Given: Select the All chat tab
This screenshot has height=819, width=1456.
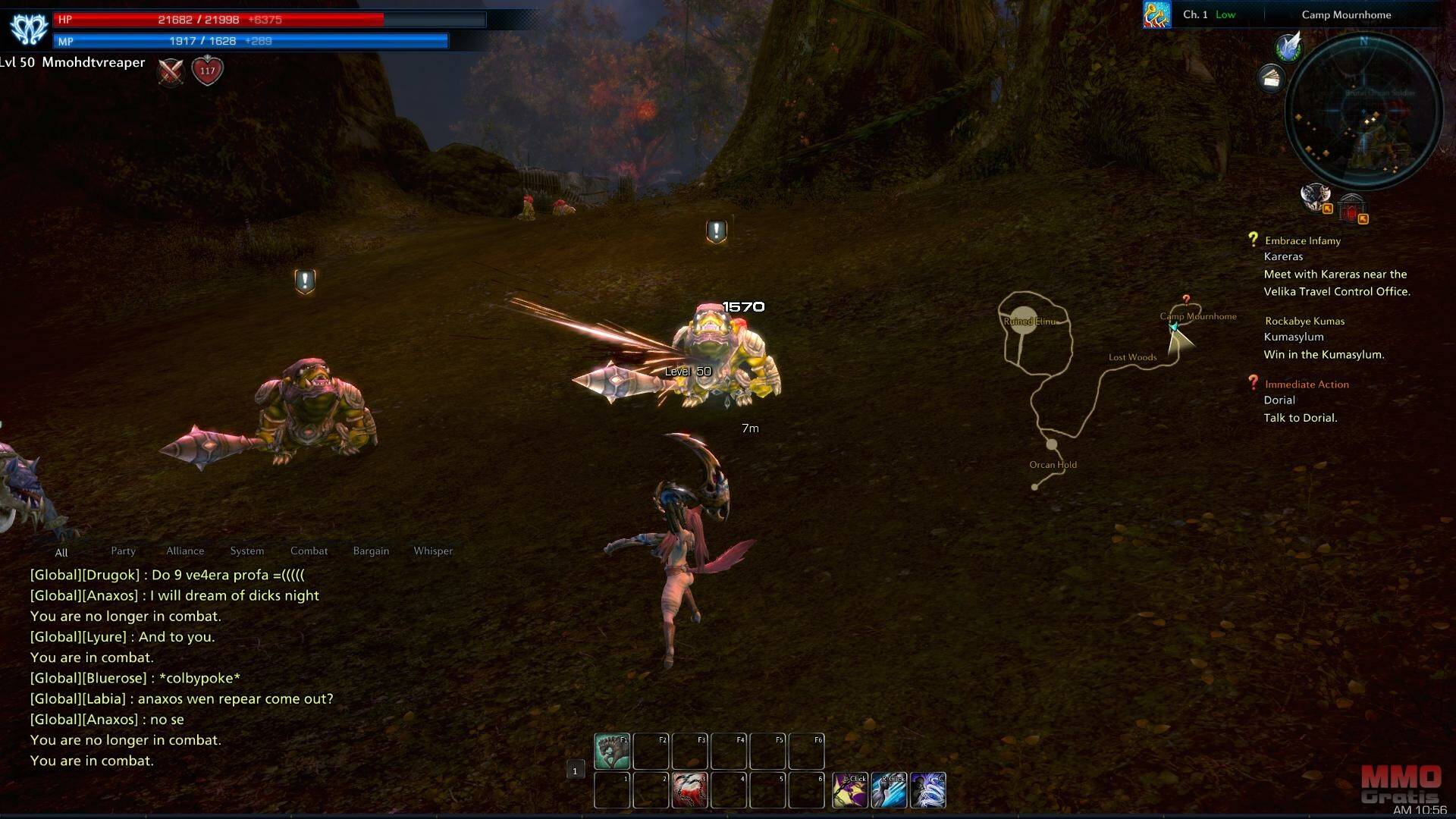Looking at the screenshot, I should [61, 553].
